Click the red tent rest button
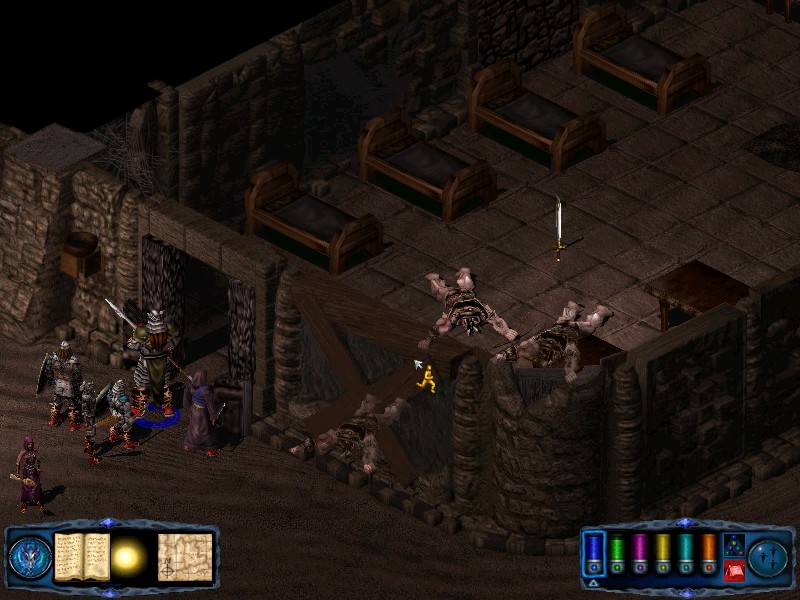 pyautogui.click(x=733, y=571)
